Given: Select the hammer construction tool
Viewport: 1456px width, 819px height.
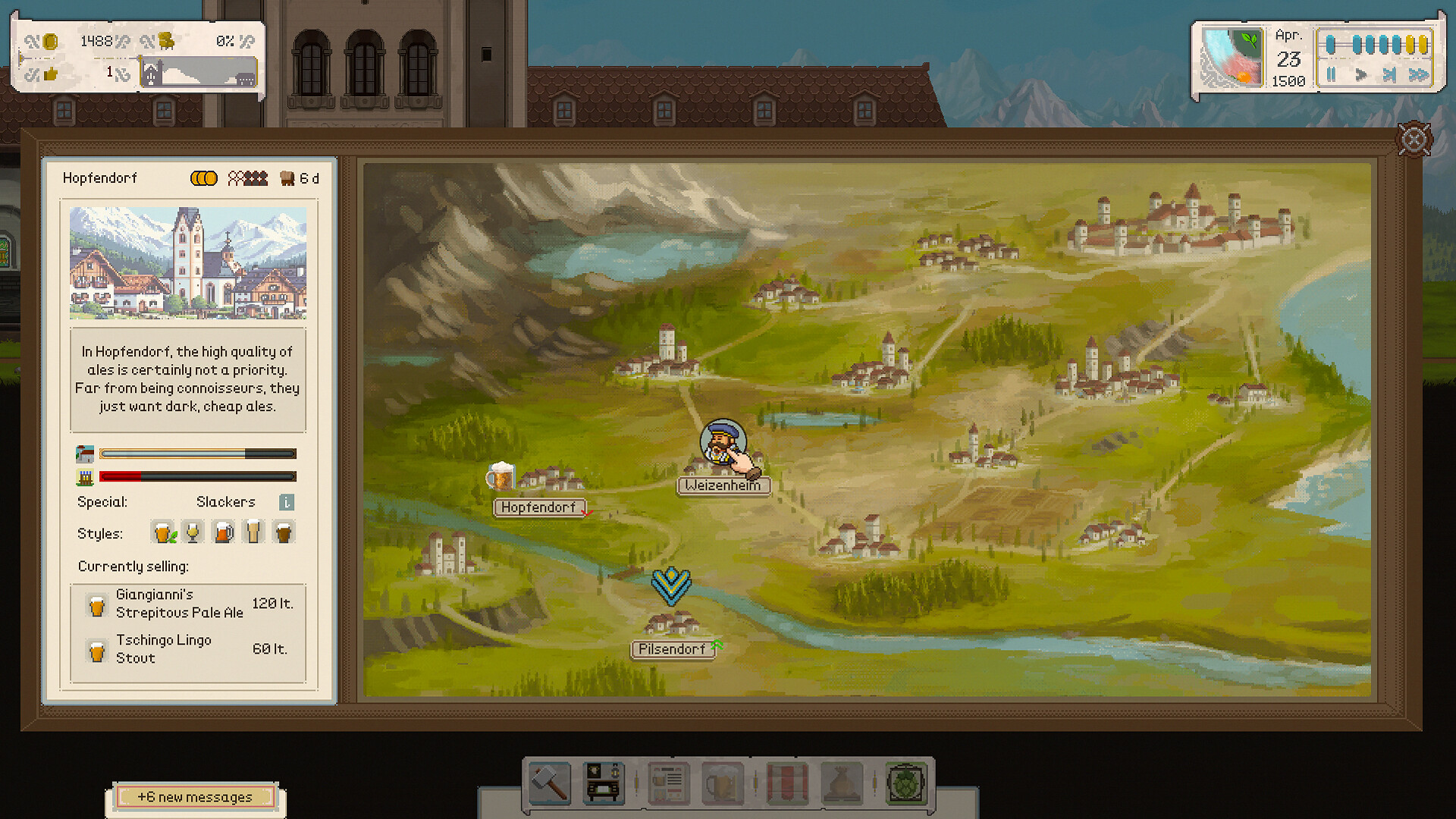Looking at the screenshot, I should coord(548,781).
